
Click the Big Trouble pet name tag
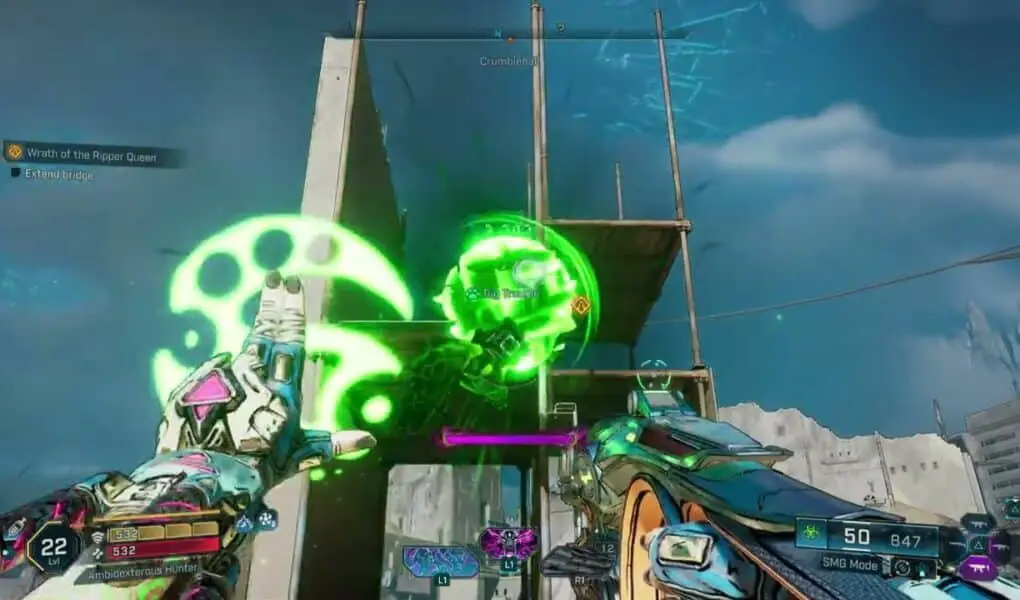pos(508,293)
